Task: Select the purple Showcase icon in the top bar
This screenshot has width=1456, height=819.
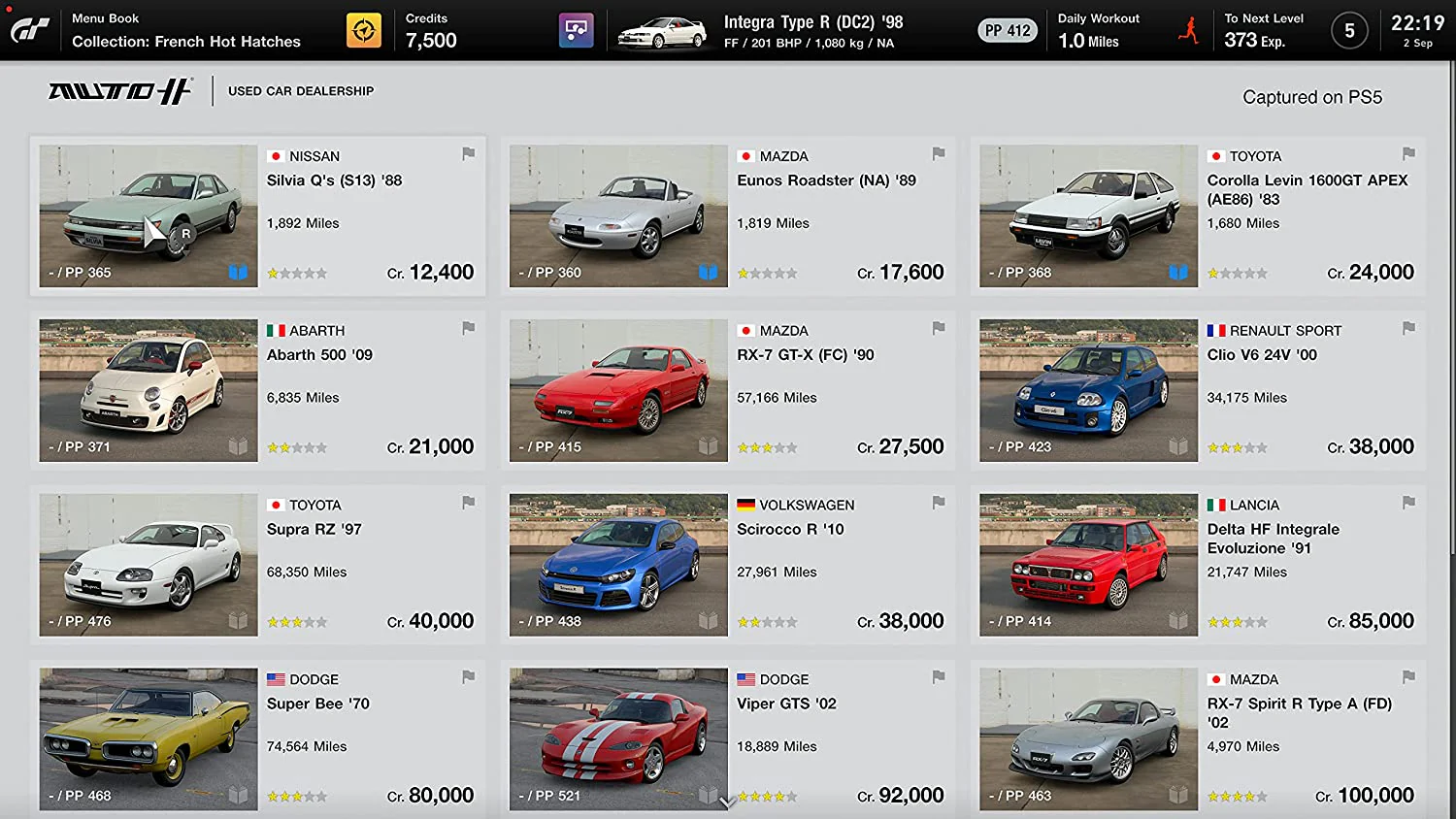Action: pos(575,29)
